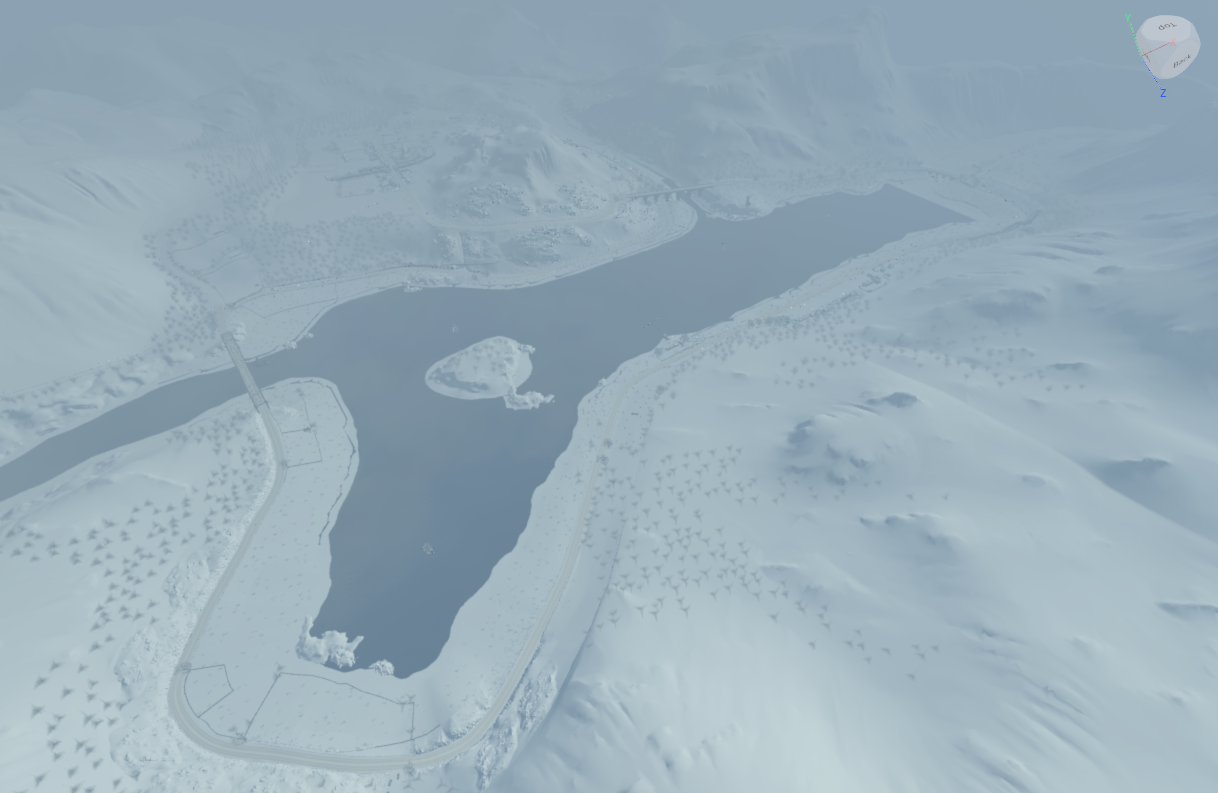Select the Back face of the view cube
The image size is (1218, 793).
1181,62
